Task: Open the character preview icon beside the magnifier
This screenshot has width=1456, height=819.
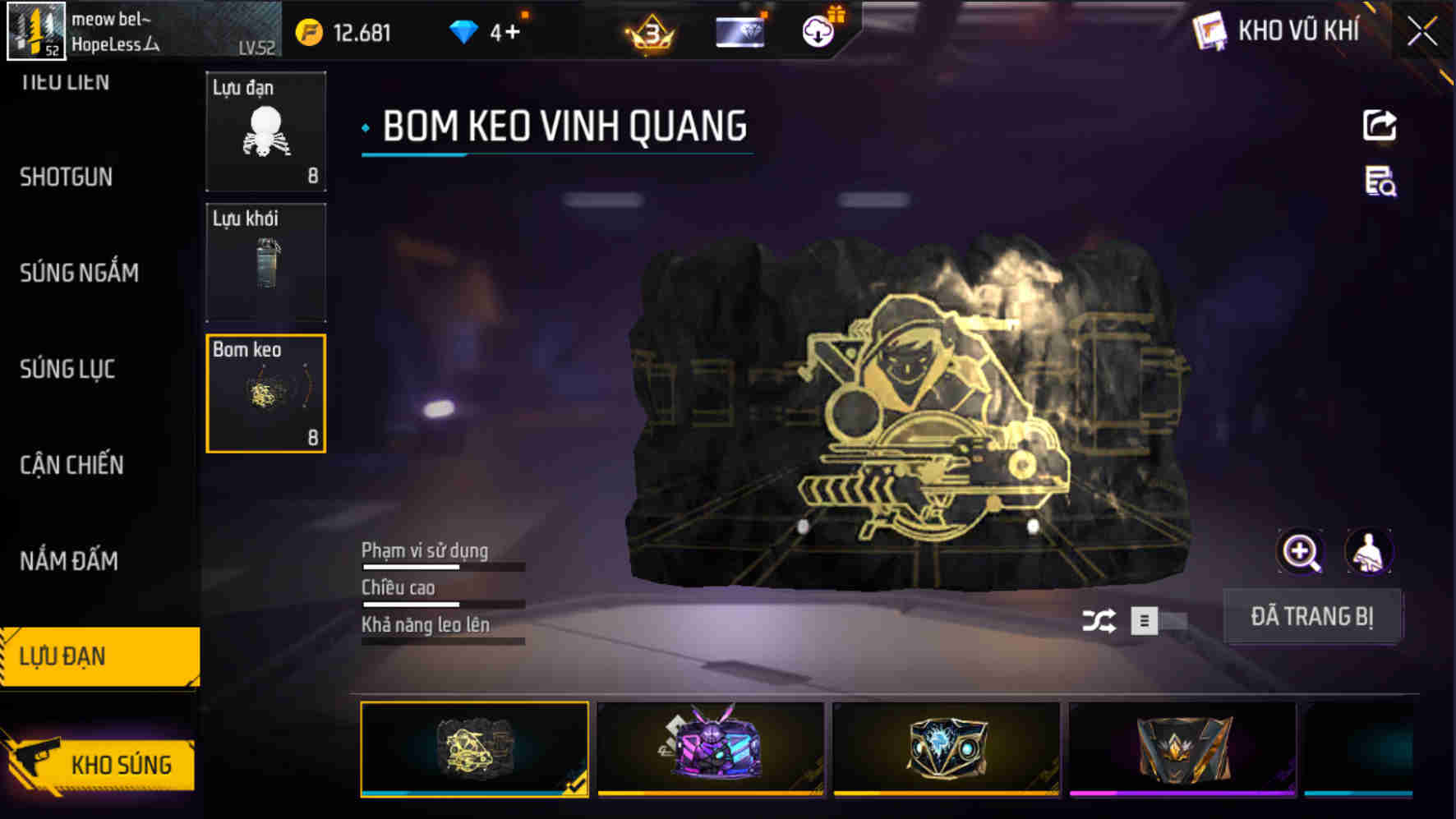Action: (x=1369, y=551)
